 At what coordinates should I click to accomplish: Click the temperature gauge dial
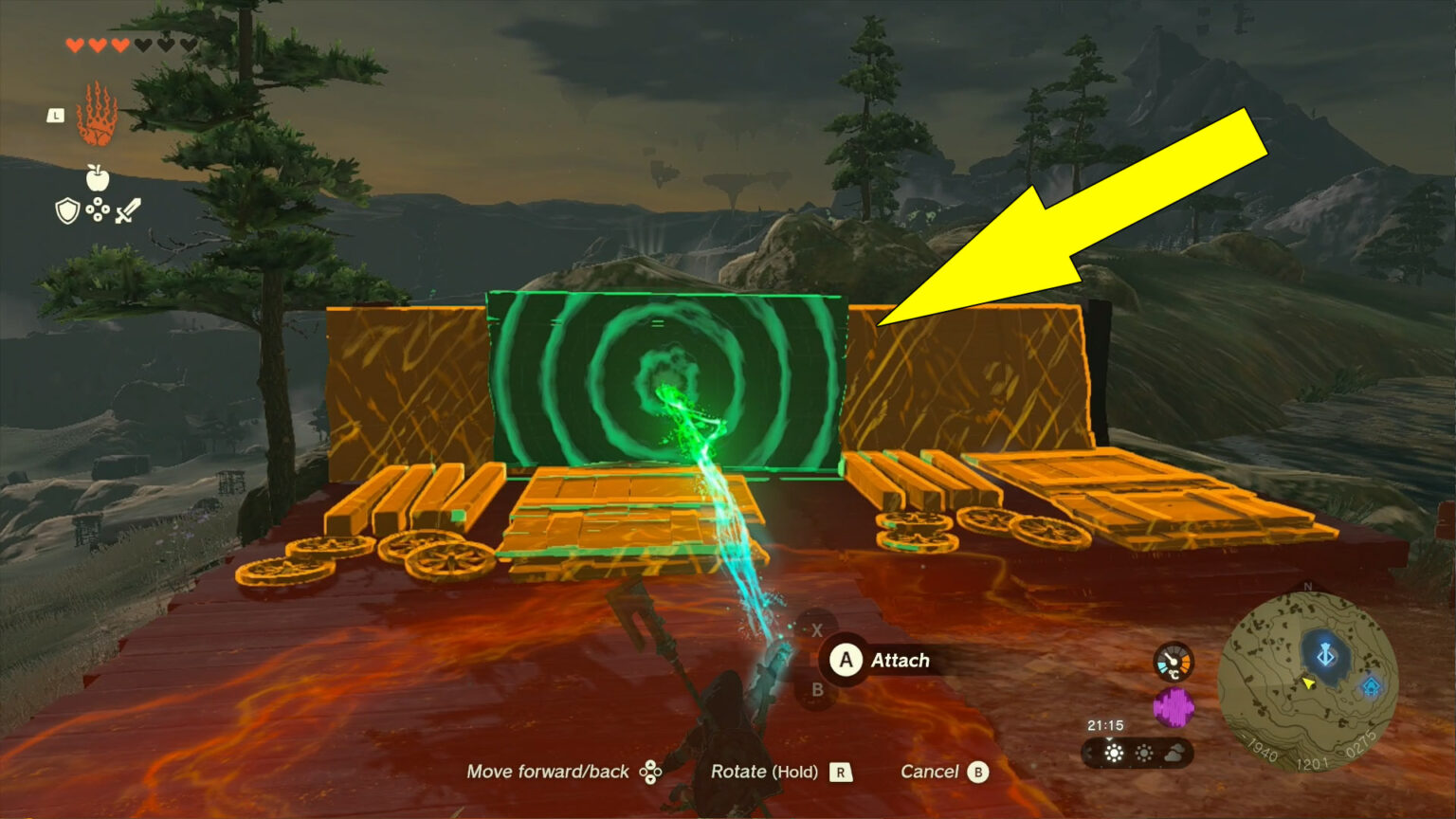pos(1173,661)
